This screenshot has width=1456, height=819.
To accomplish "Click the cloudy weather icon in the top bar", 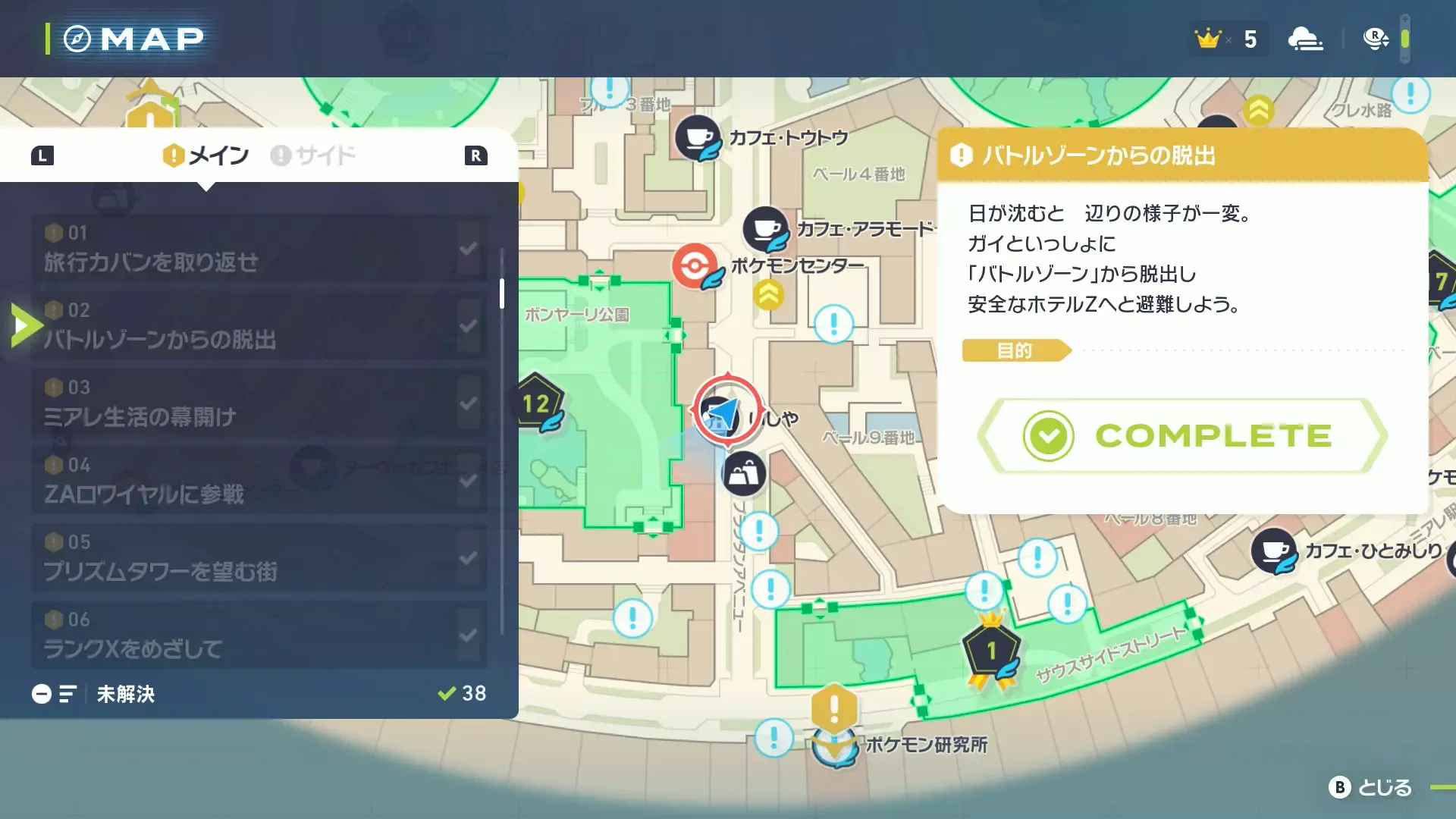I will (1306, 38).
